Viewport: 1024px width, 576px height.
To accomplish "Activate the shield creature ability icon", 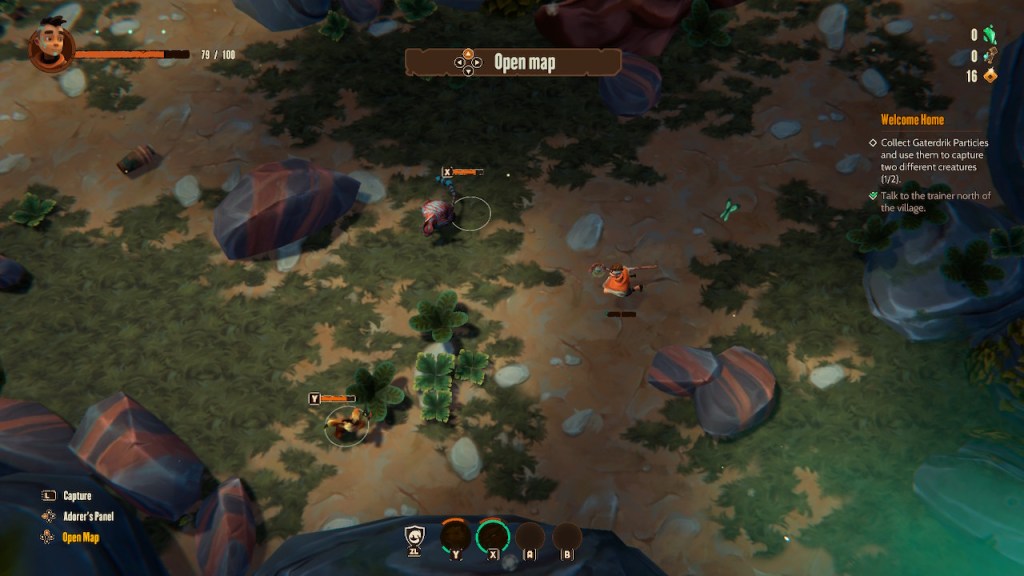I will pyautogui.click(x=415, y=538).
